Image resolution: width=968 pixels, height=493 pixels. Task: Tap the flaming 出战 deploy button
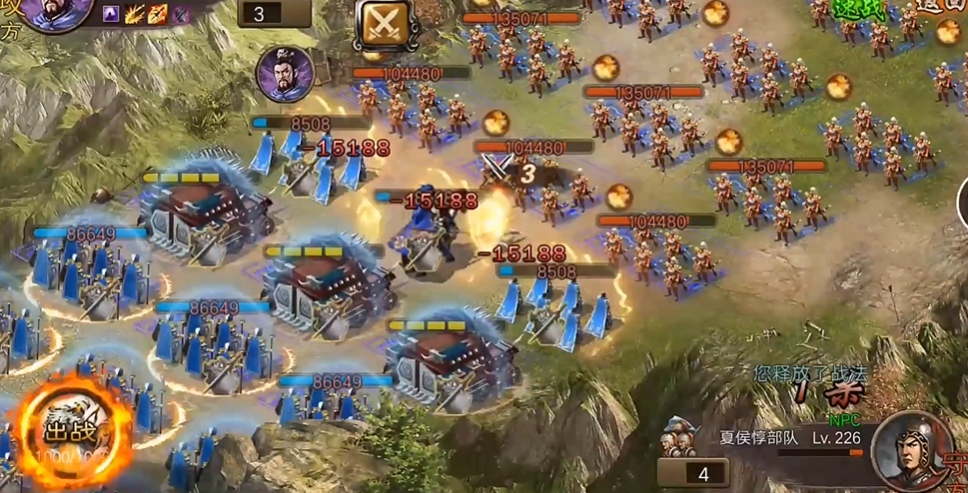(70, 430)
